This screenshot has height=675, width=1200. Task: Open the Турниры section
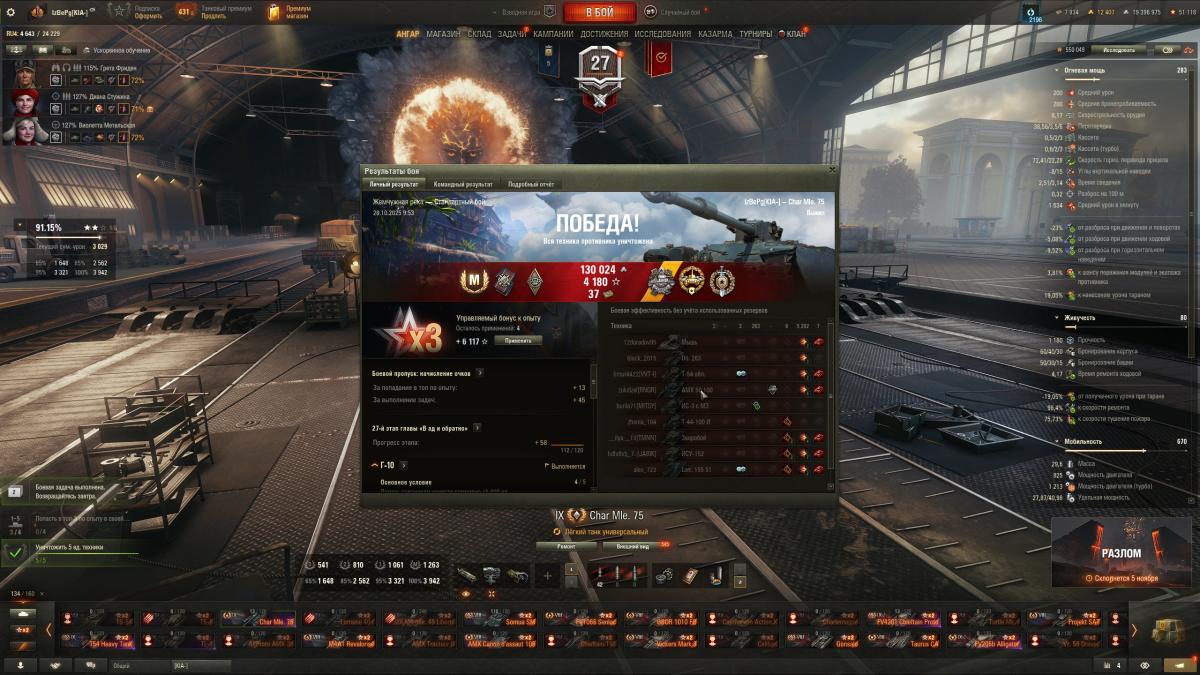(756, 33)
